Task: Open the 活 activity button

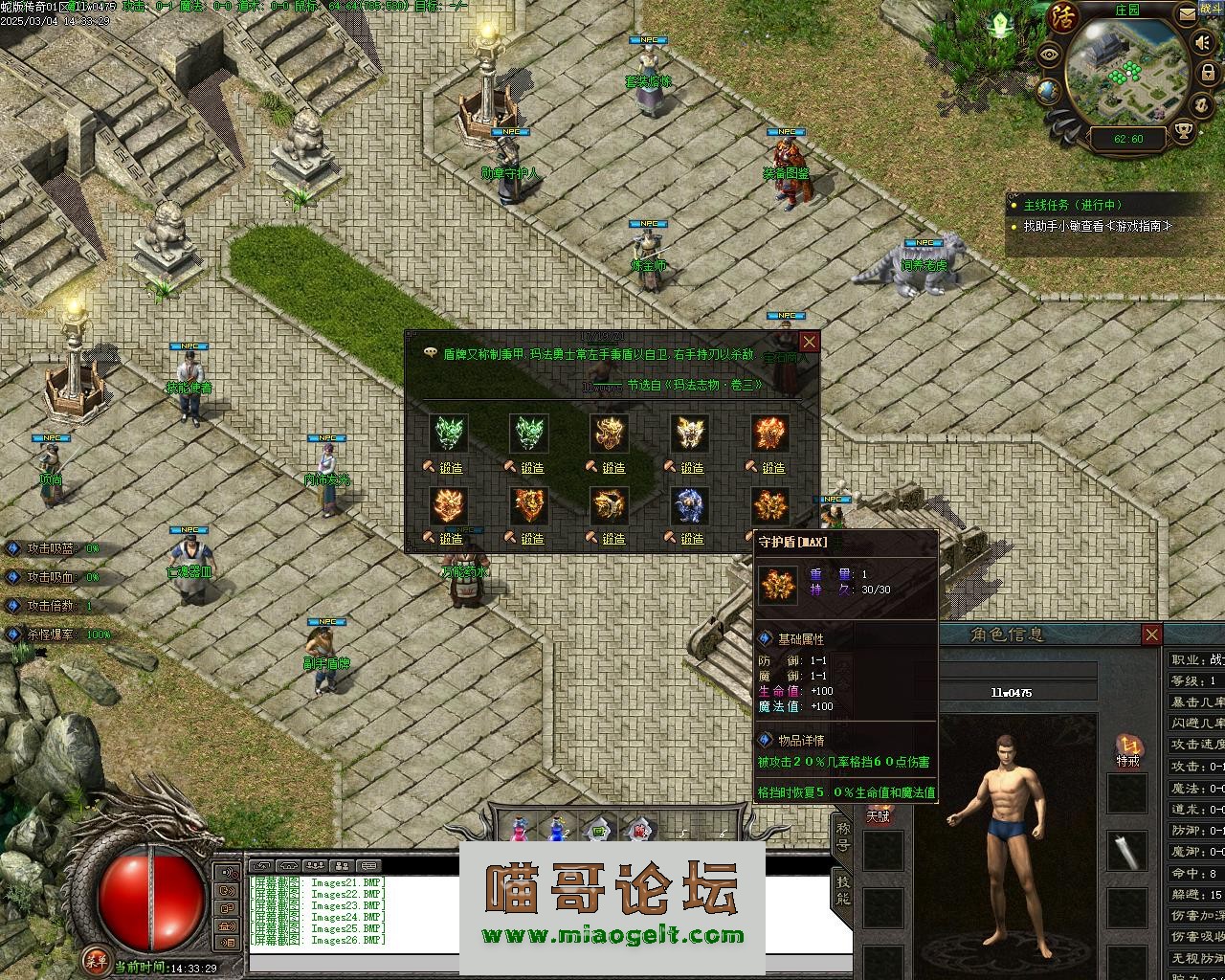Action: pyautogui.click(x=1064, y=16)
